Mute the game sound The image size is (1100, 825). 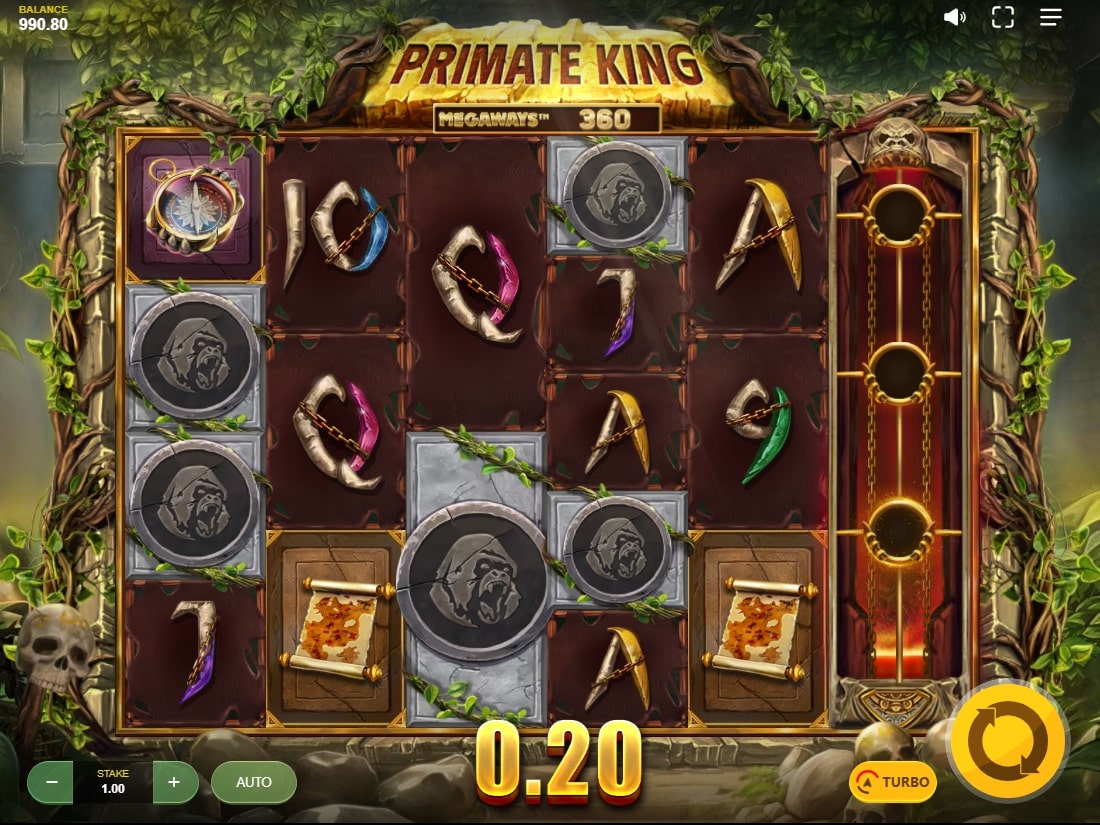click(955, 17)
